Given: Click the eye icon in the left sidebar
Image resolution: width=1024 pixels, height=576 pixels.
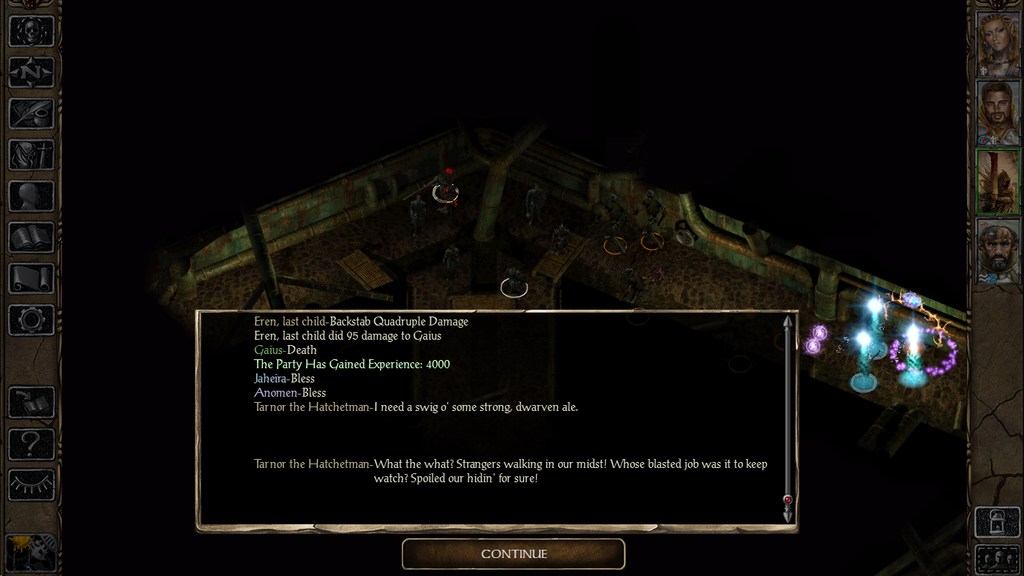Looking at the screenshot, I should pyautogui.click(x=31, y=485).
